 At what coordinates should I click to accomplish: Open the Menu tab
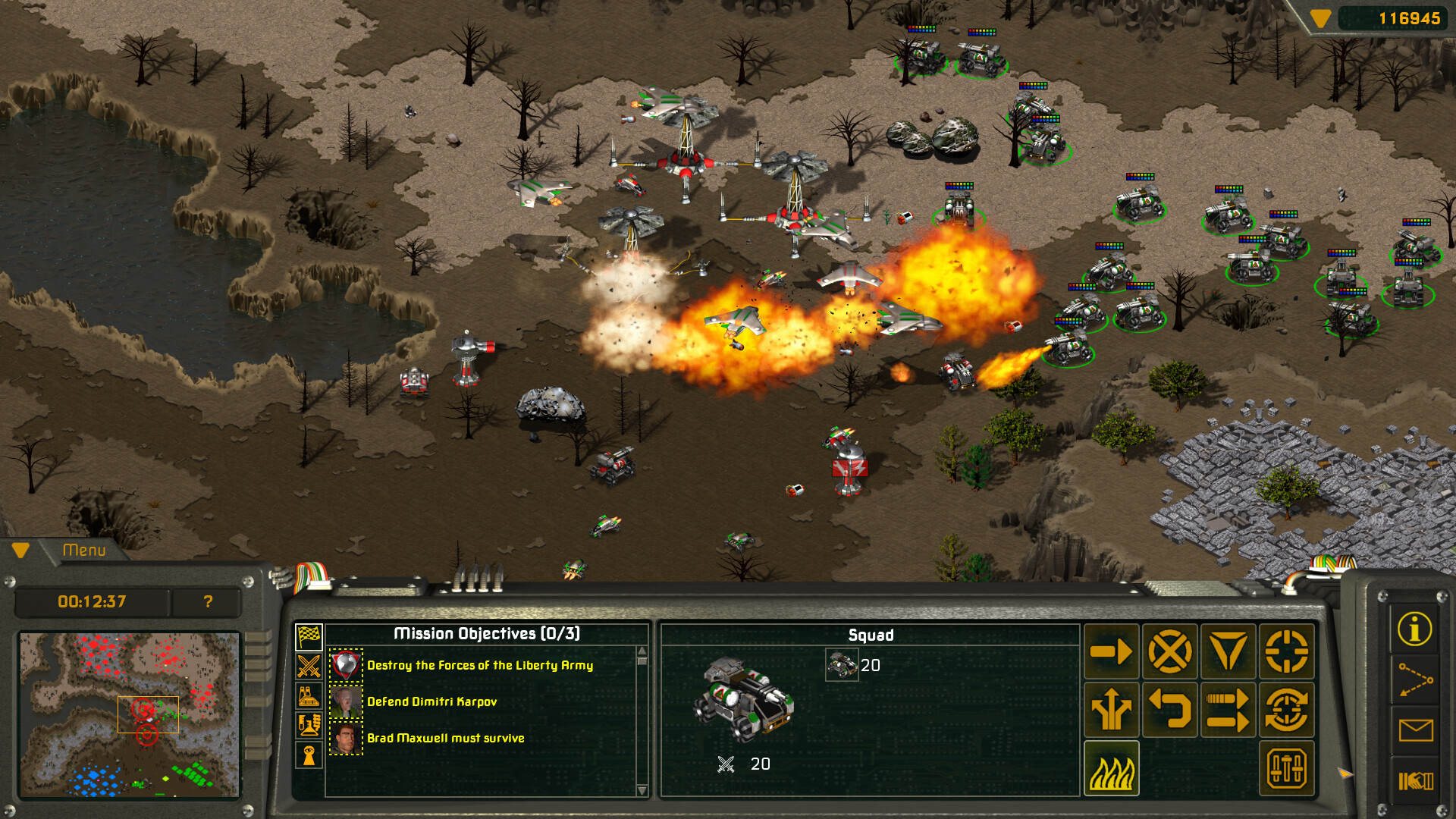click(86, 551)
